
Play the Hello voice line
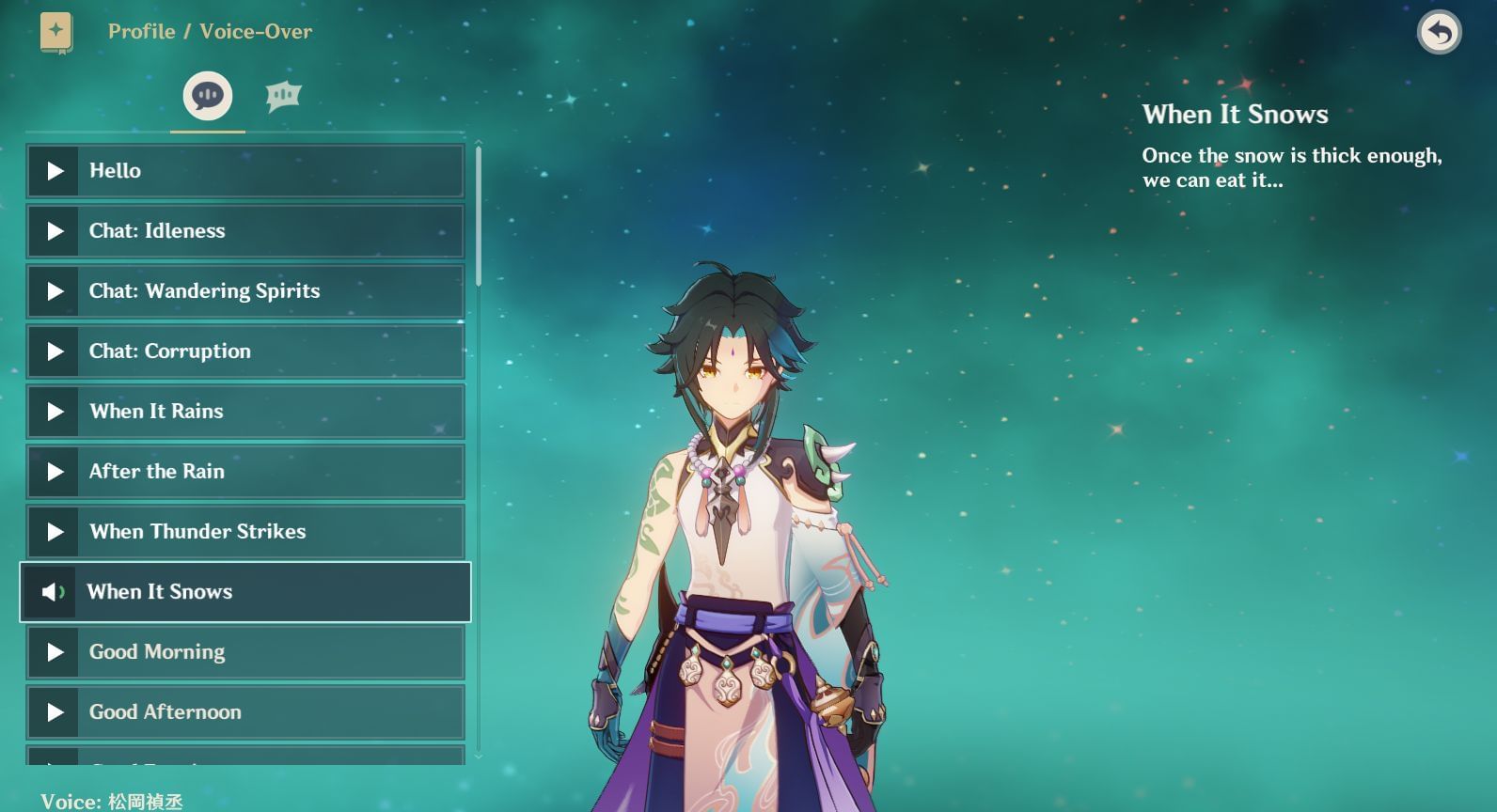coord(54,171)
